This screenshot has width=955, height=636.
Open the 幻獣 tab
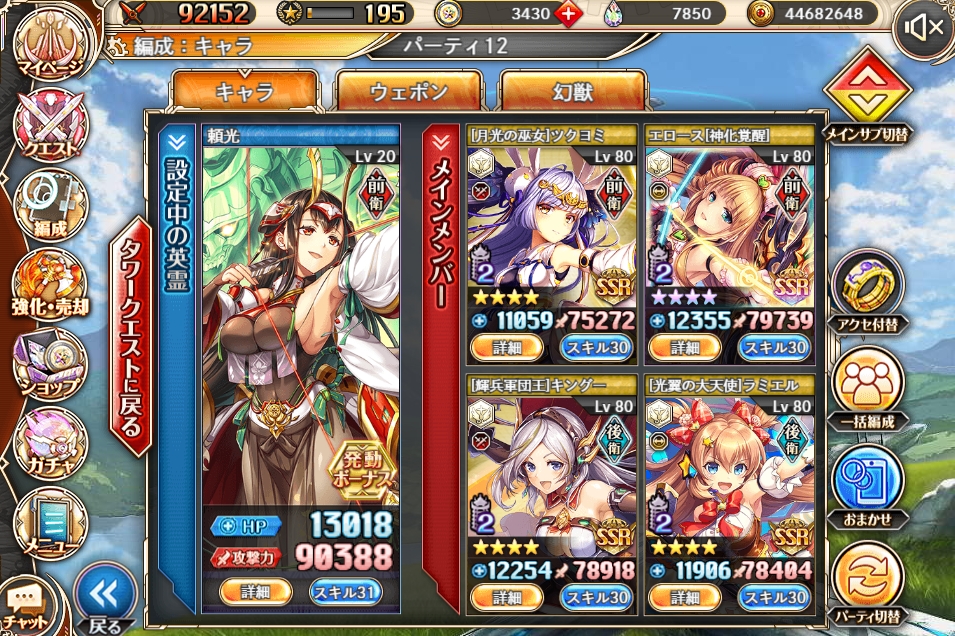(572, 91)
